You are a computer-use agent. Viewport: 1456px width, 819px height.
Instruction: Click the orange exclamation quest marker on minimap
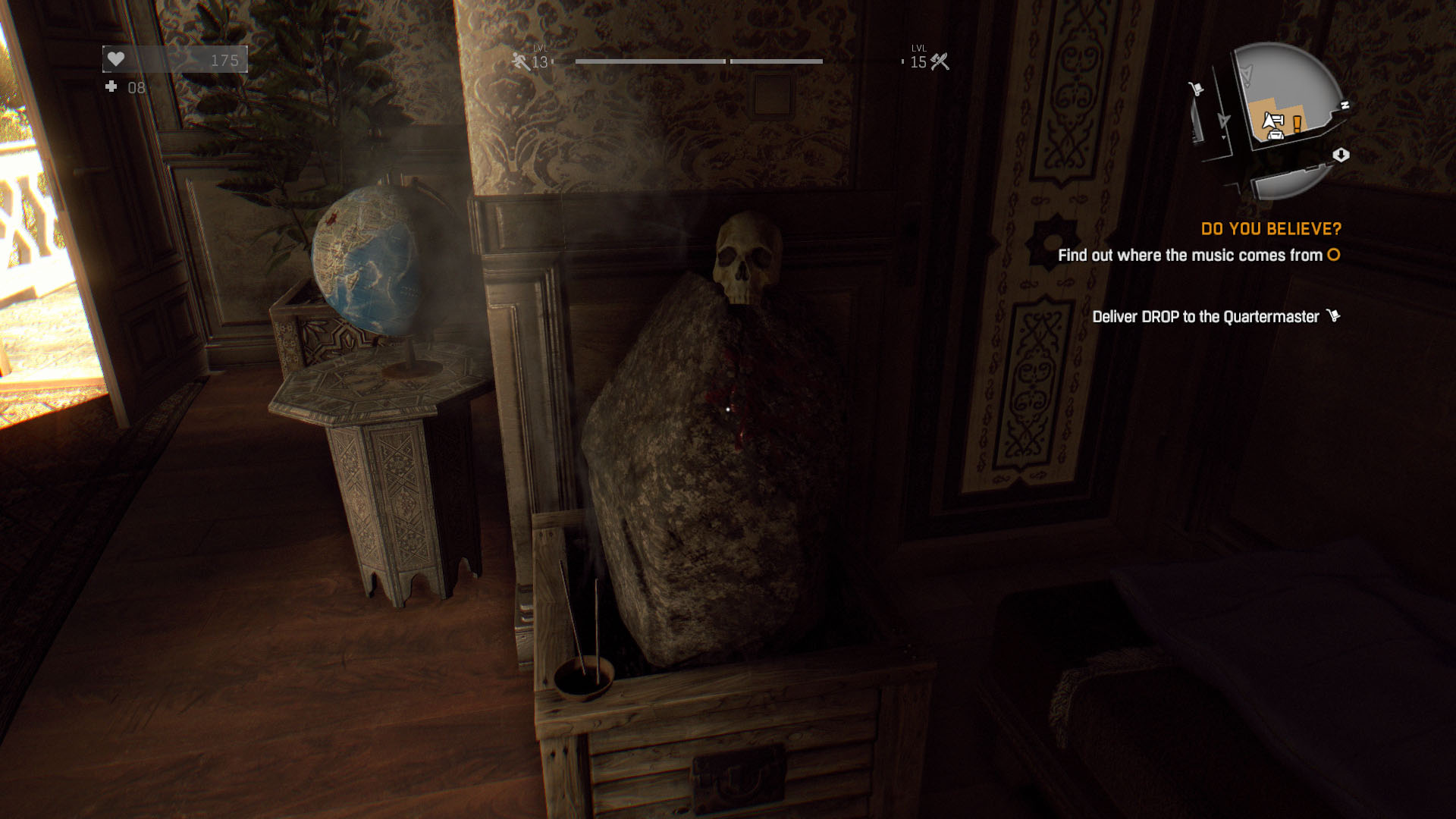(1298, 123)
